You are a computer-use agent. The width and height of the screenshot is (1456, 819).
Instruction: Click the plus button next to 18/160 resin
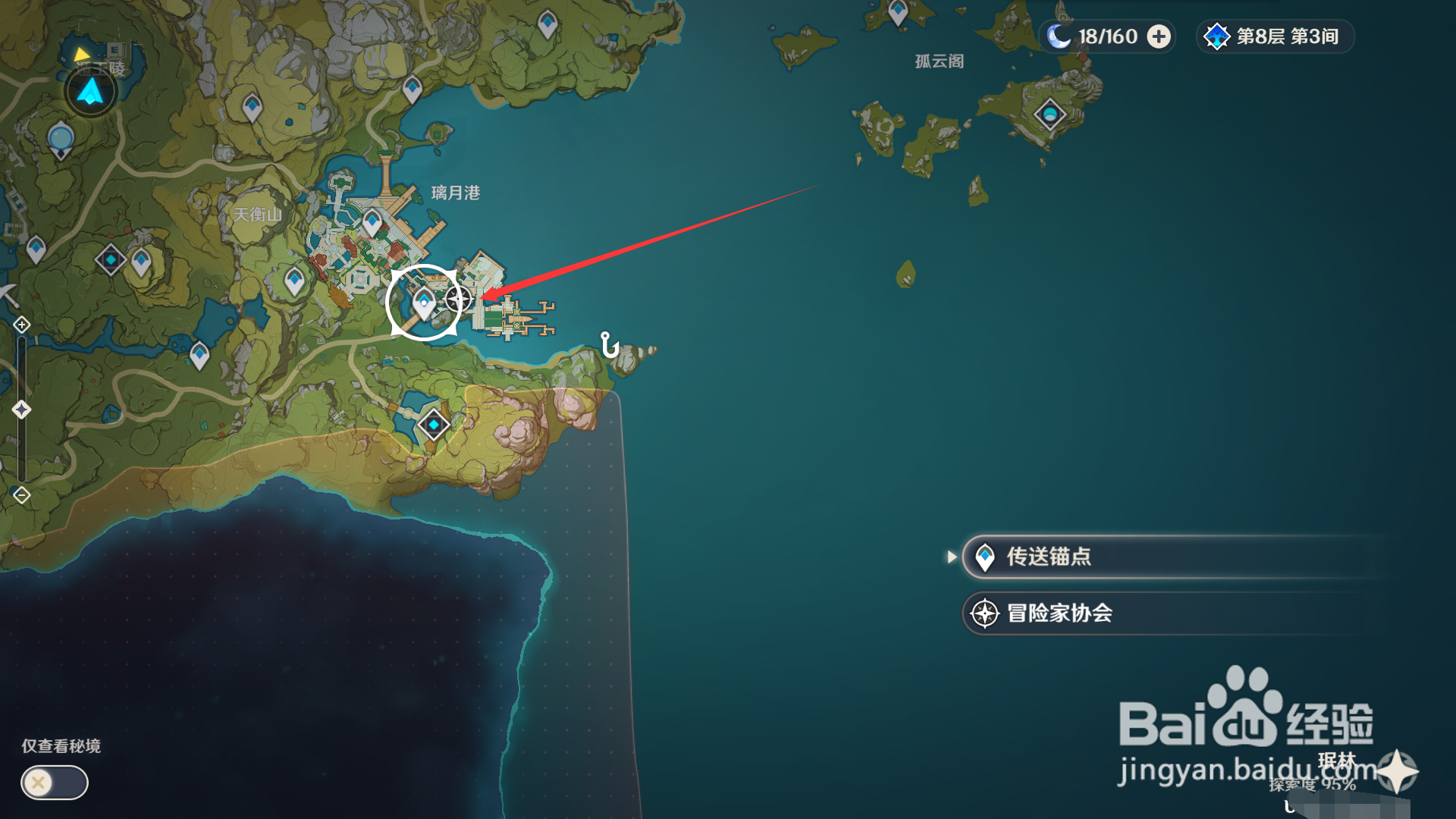[1158, 36]
